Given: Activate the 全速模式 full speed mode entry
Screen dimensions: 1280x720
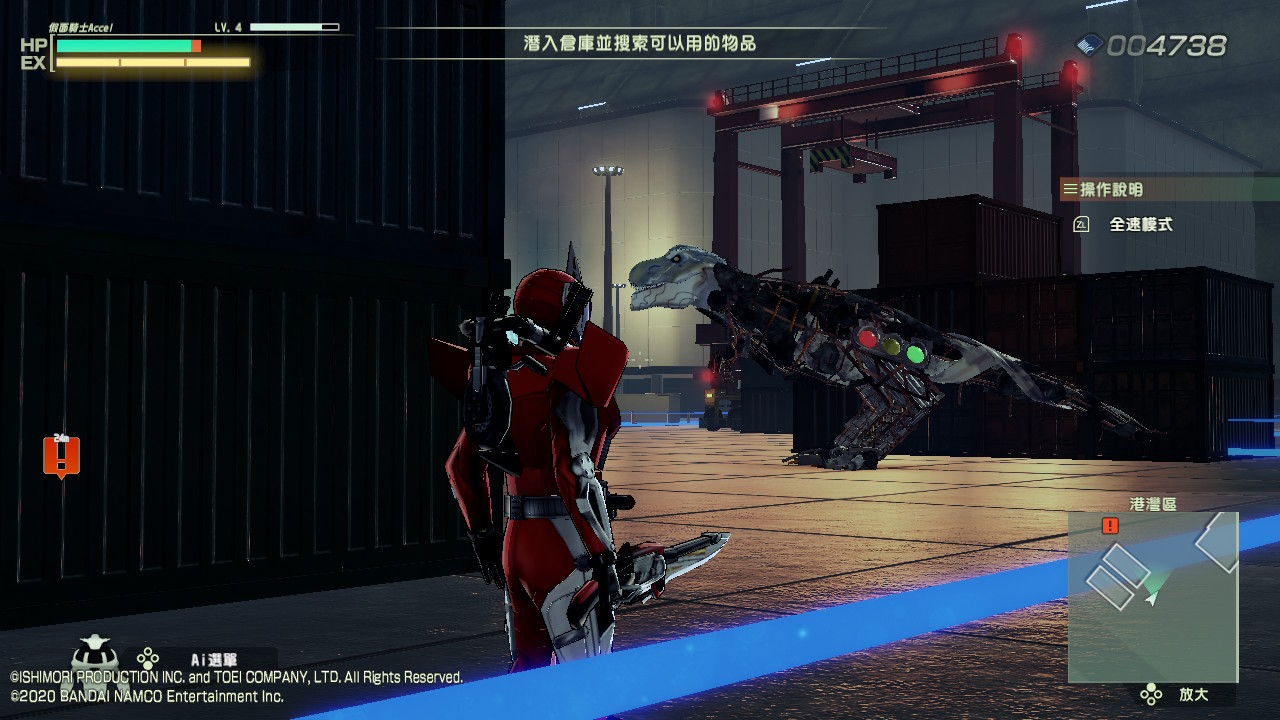Looking at the screenshot, I should tap(1140, 225).
